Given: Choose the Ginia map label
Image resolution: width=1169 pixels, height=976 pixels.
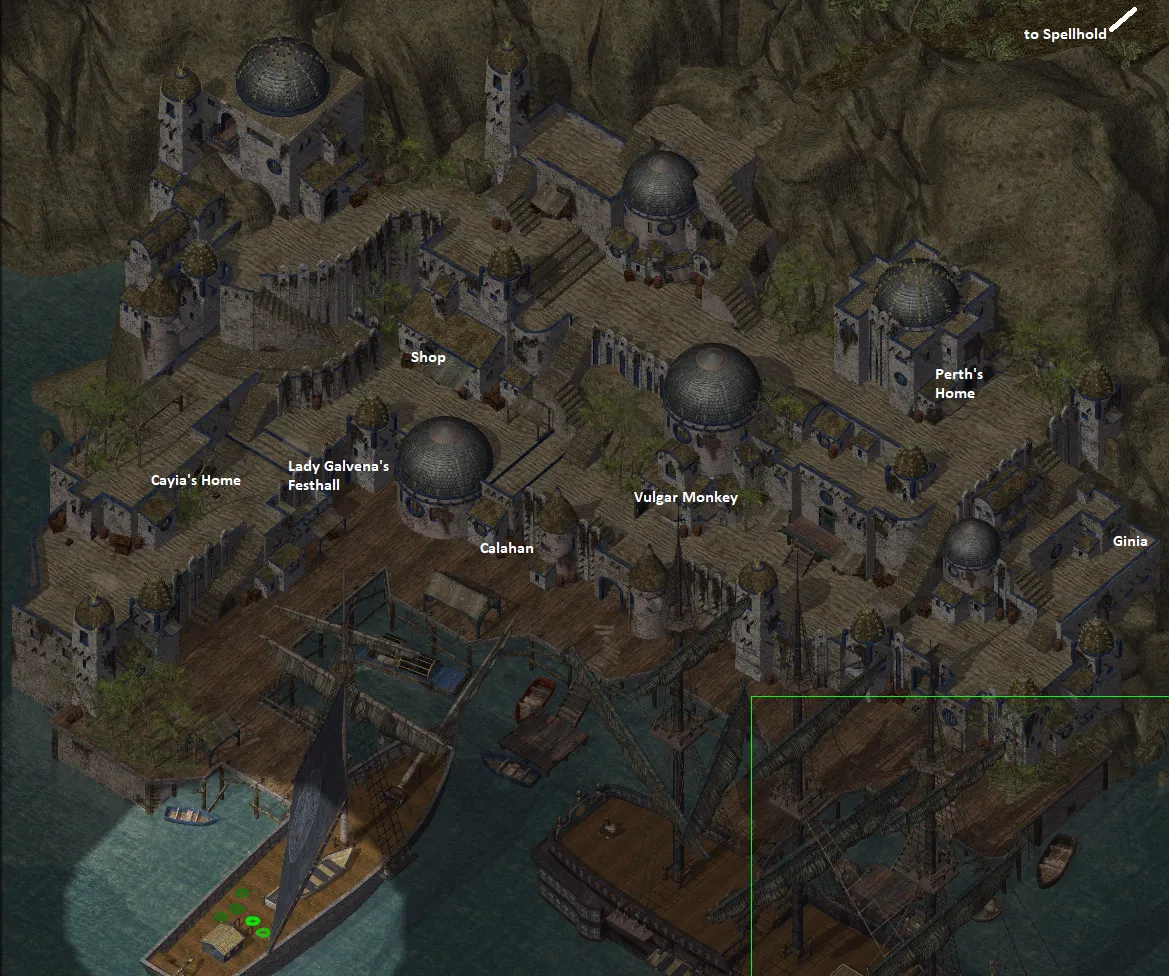Looking at the screenshot, I should click(x=1130, y=541).
